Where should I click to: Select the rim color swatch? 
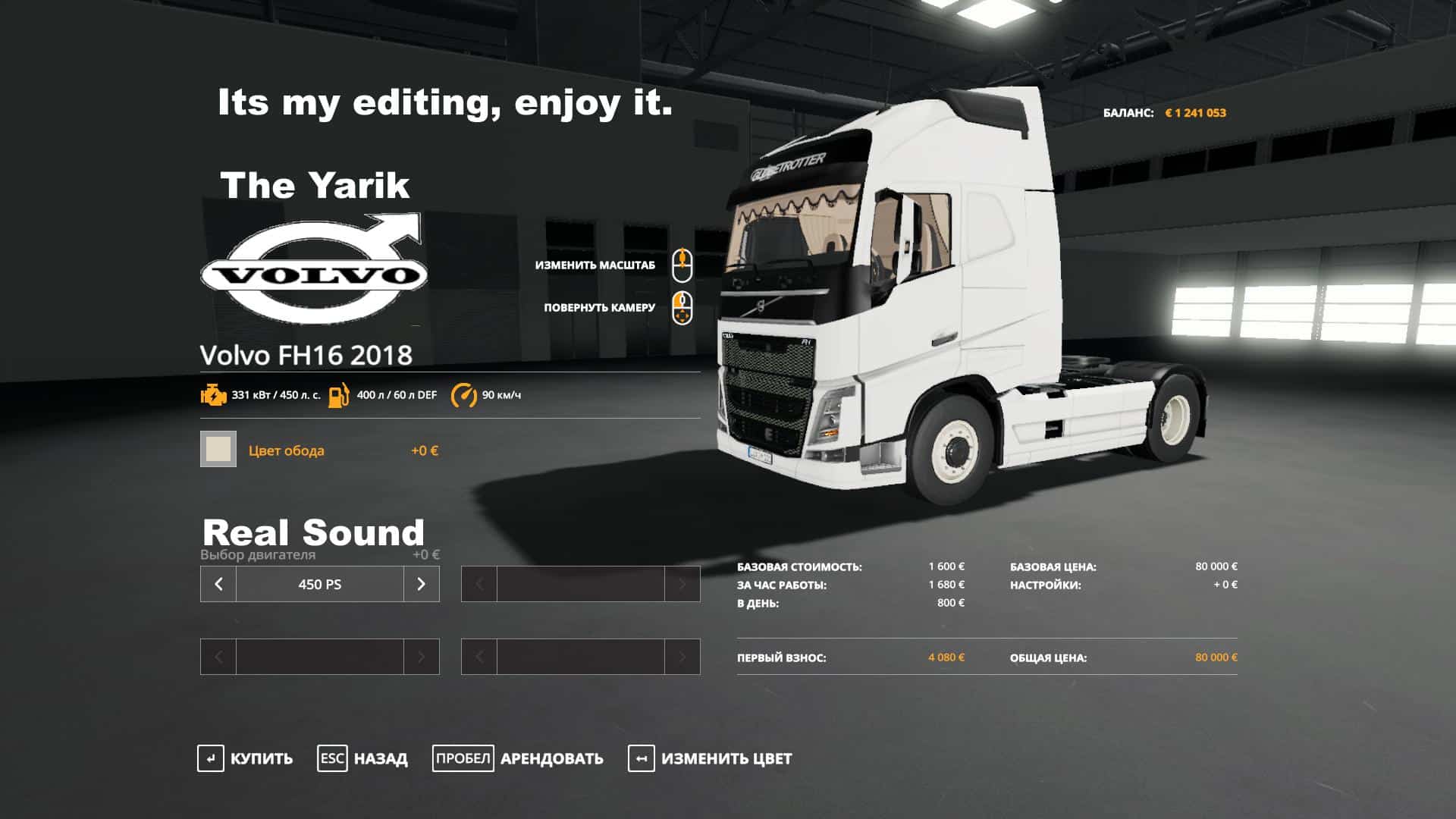coord(218,449)
